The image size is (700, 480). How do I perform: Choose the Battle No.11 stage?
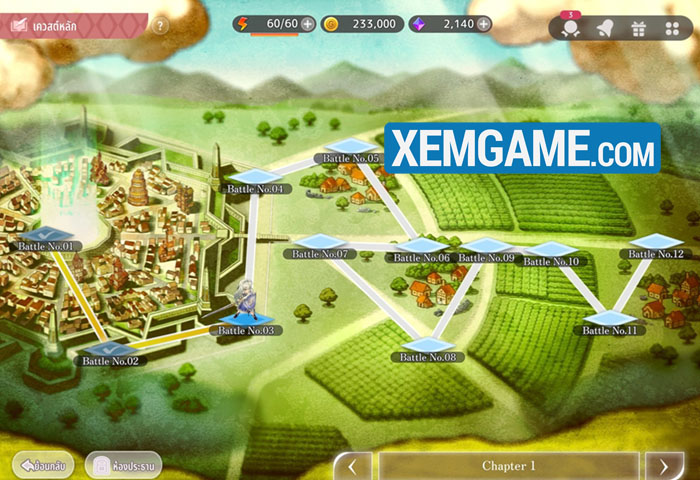[610, 322]
